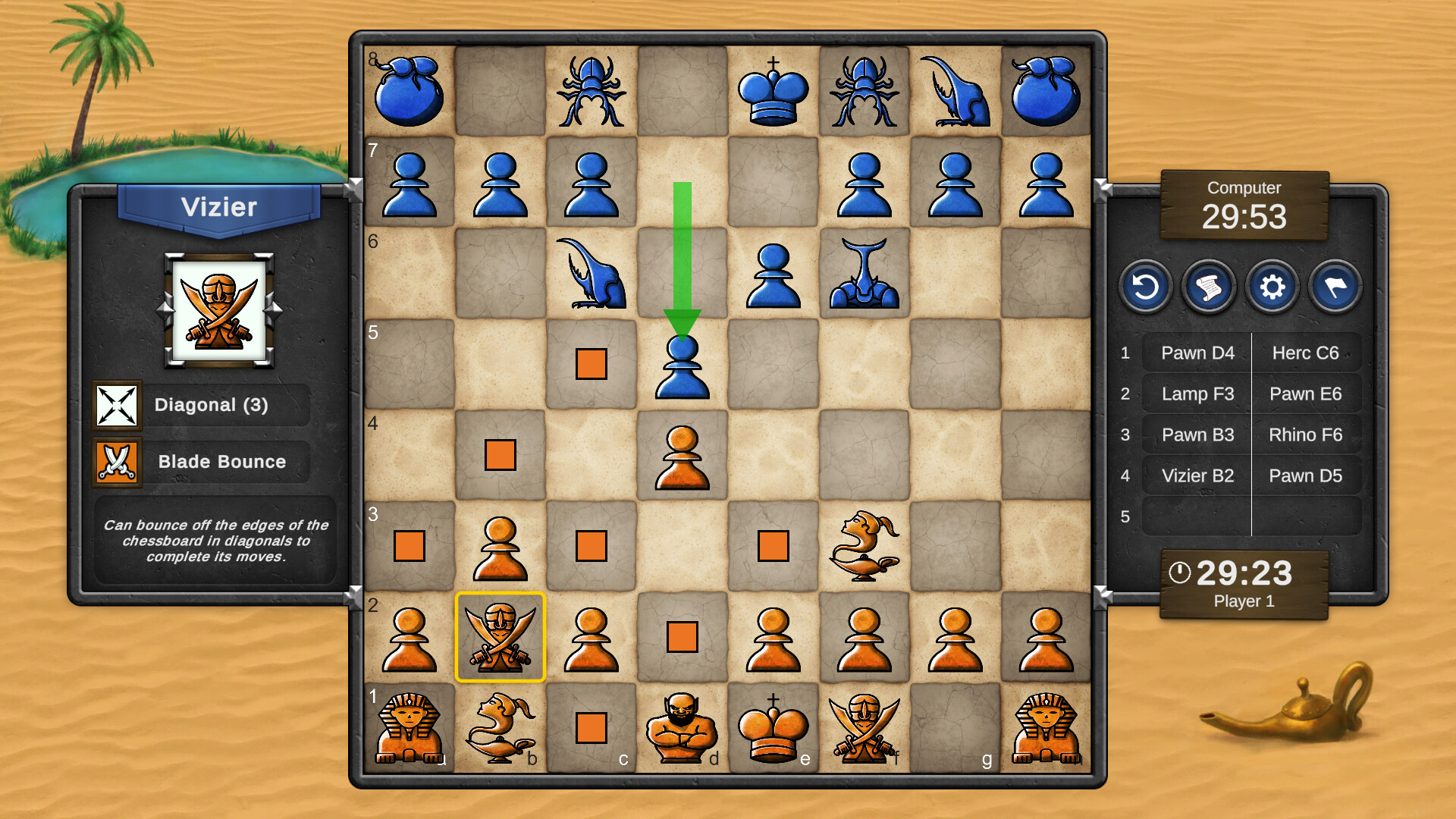Click the Diagonal (3) movement icon

tap(118, 404)
